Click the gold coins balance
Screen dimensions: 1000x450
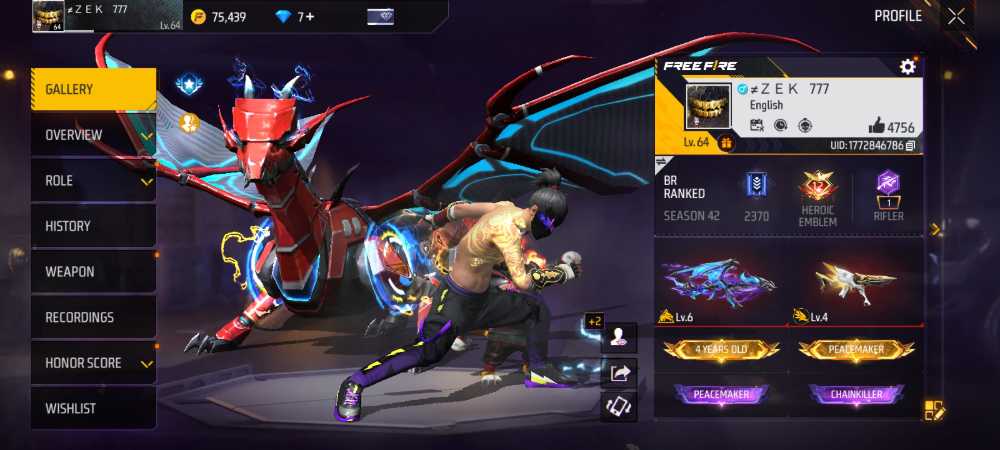tap(218, 17)
